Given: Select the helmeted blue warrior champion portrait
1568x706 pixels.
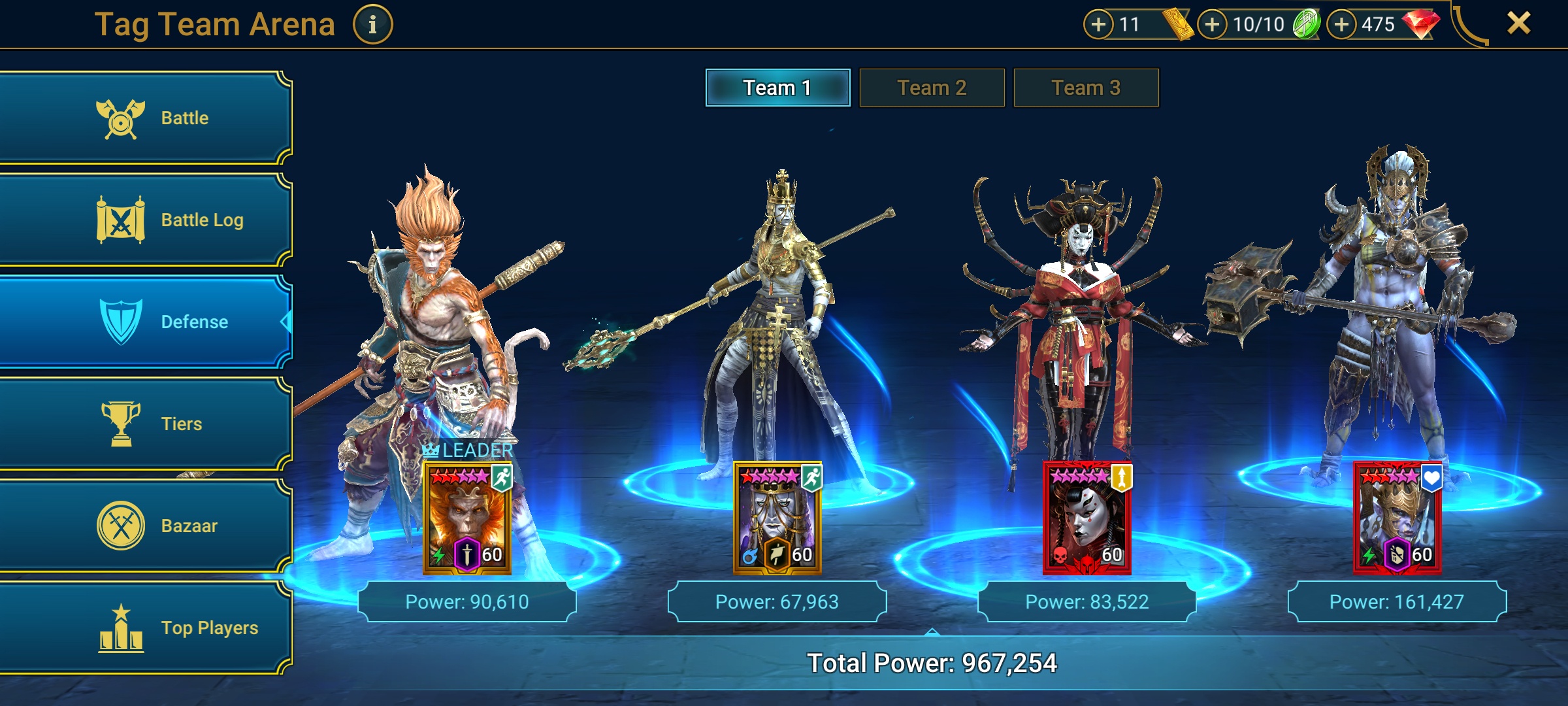Looking at the screenshot, I should 1397,518.
